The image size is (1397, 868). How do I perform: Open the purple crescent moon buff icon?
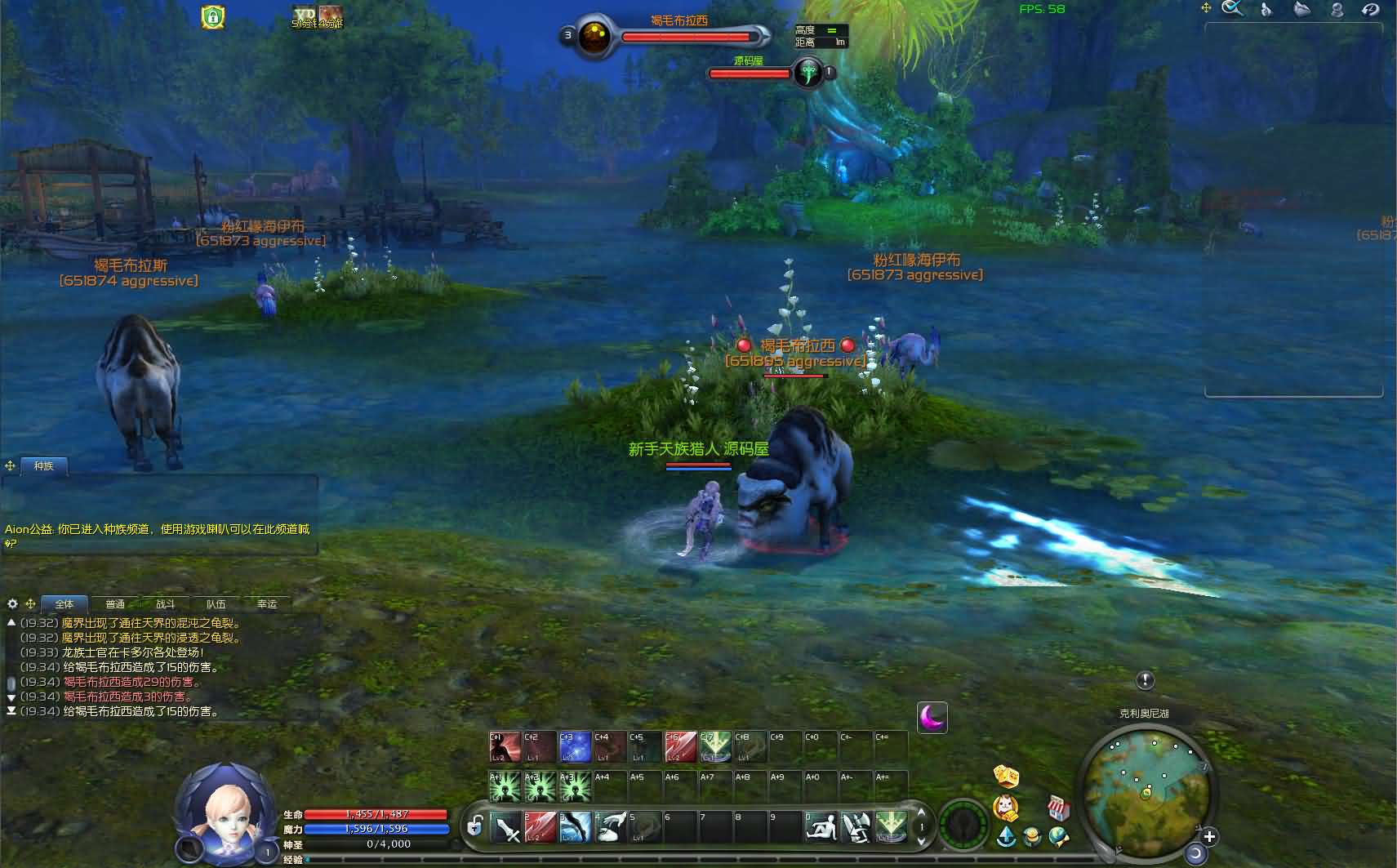pyautogui.click(x=932, y=718)
